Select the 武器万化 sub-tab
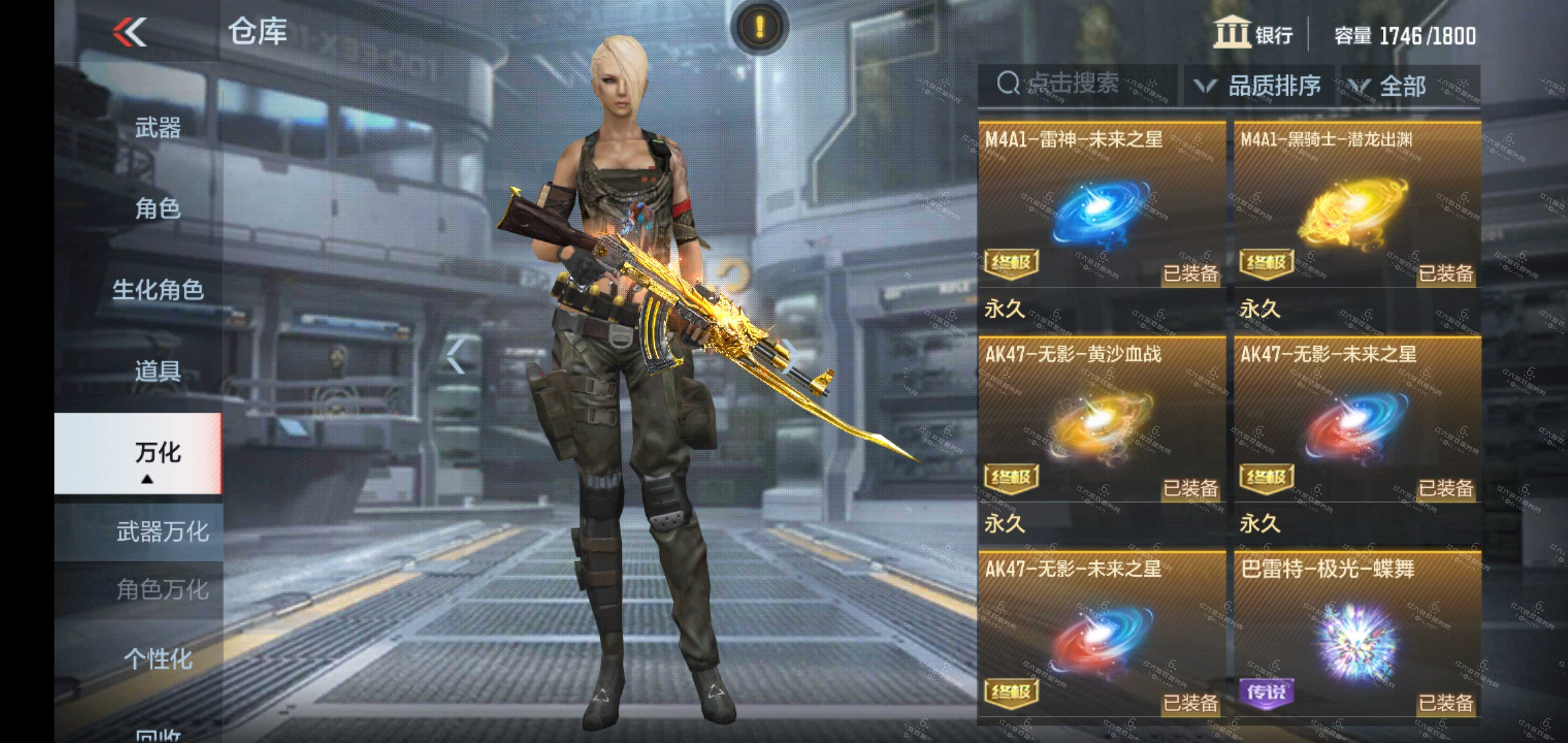 [162, 532]
